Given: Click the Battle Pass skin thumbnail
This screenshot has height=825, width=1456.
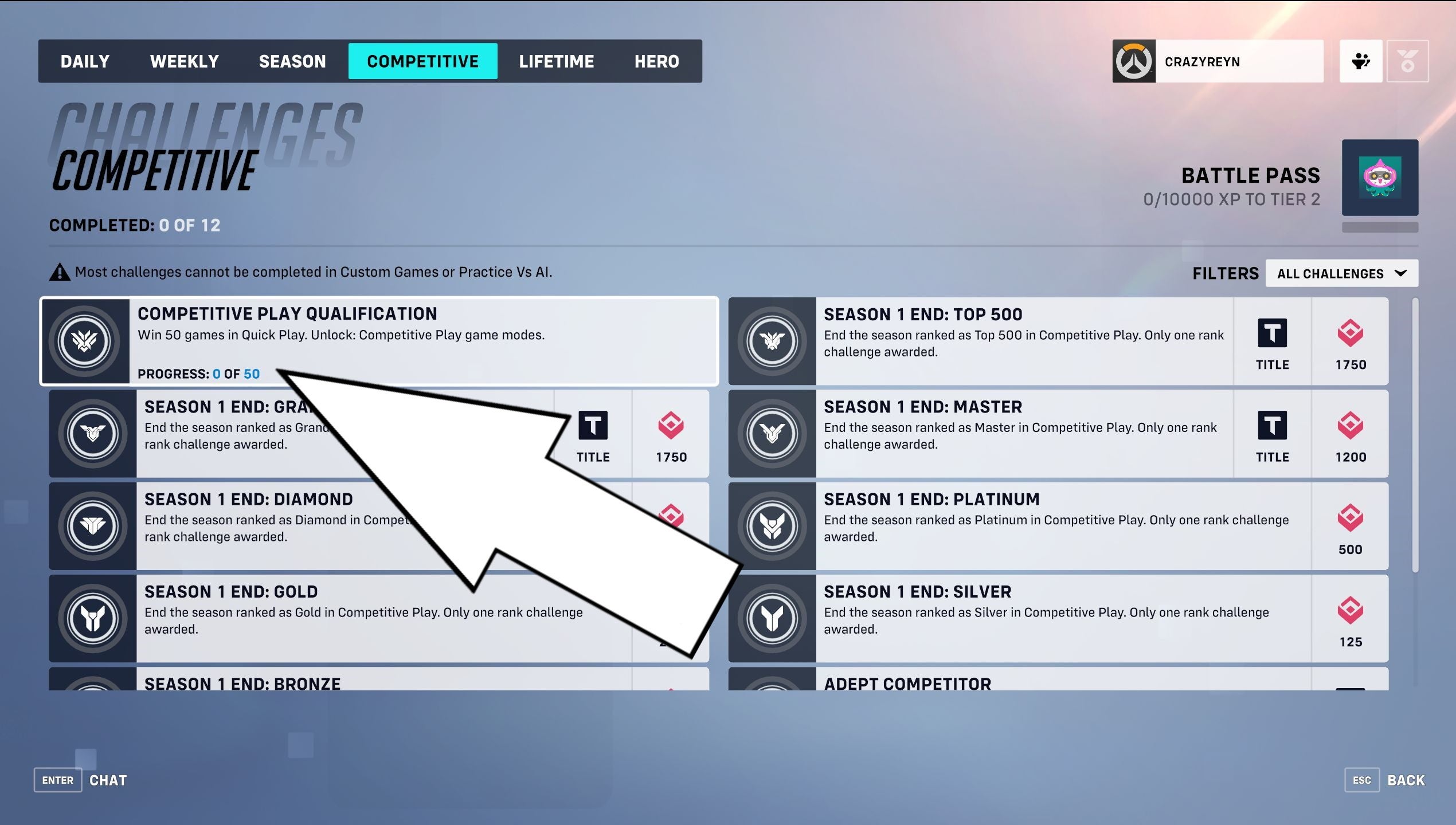Looking at the screenshot, I should [x=1380, y=178].
